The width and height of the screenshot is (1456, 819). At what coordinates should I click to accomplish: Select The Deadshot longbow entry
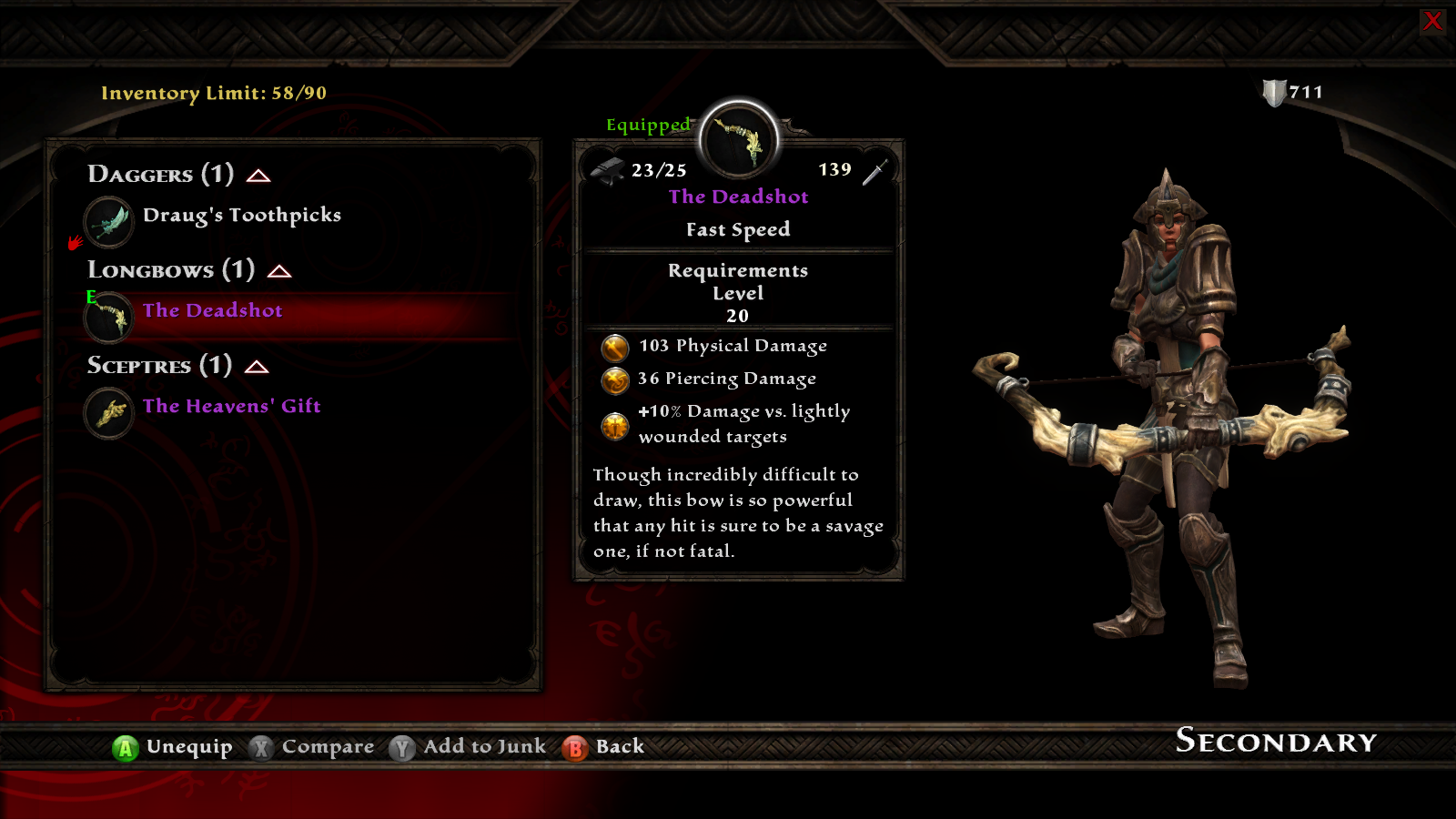pyautogui.click(x=212, y=311)
